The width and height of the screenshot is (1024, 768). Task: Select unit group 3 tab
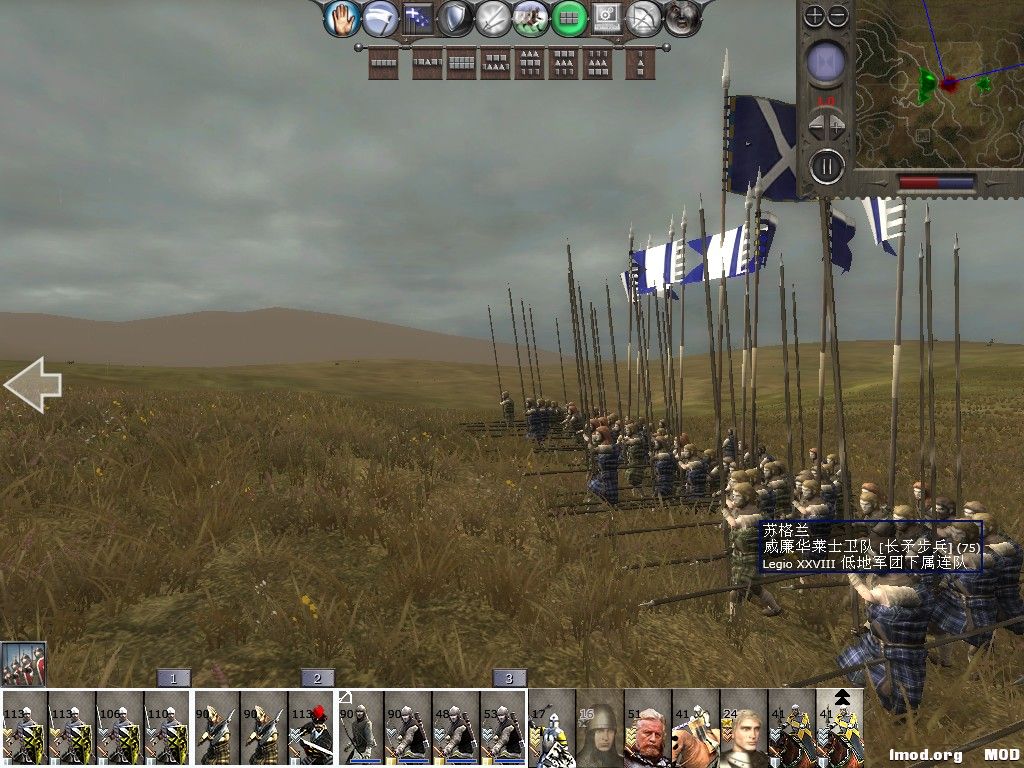509,678
